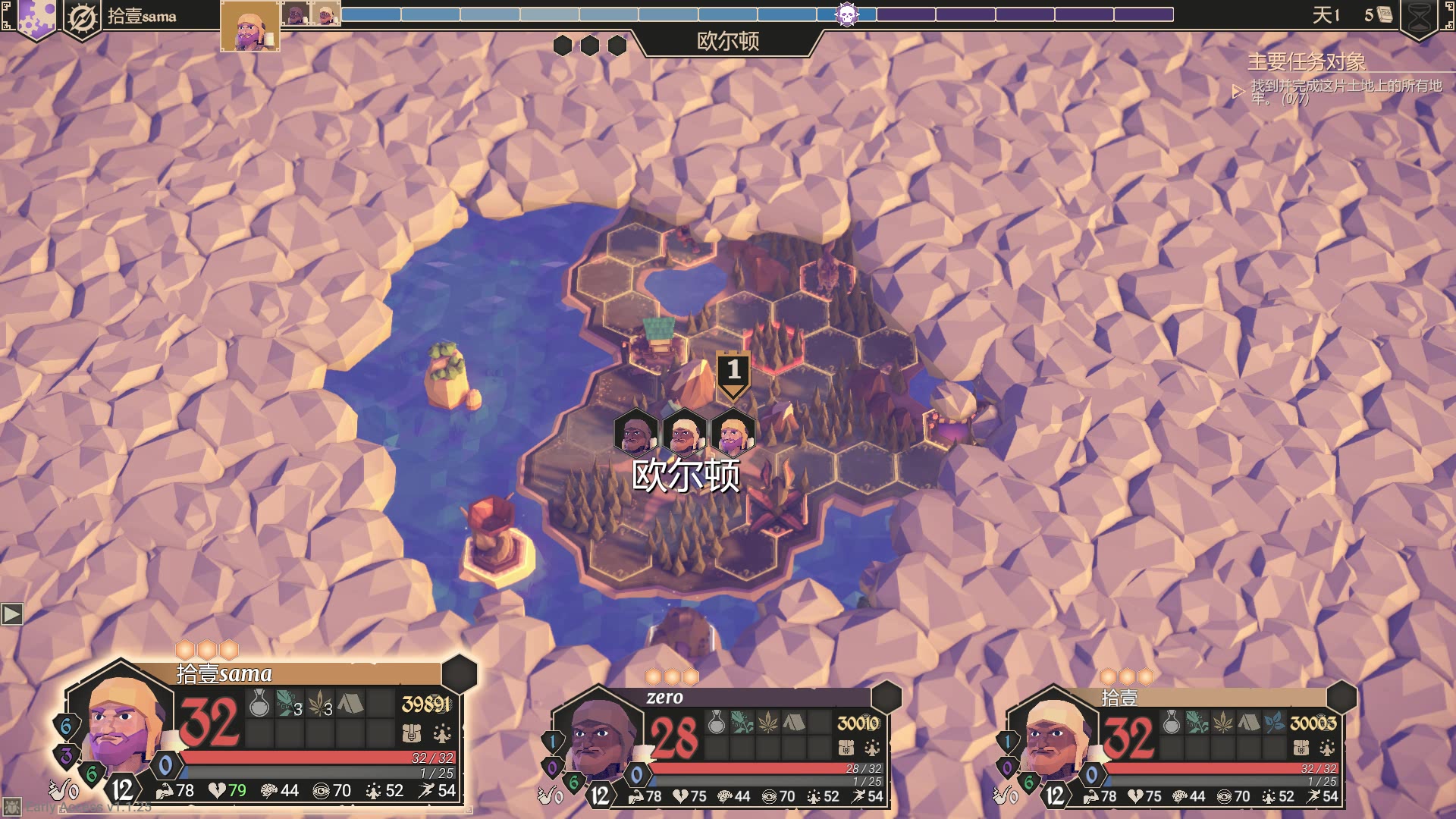
Task: Use zero's tent item
Action: click(794, 723)
